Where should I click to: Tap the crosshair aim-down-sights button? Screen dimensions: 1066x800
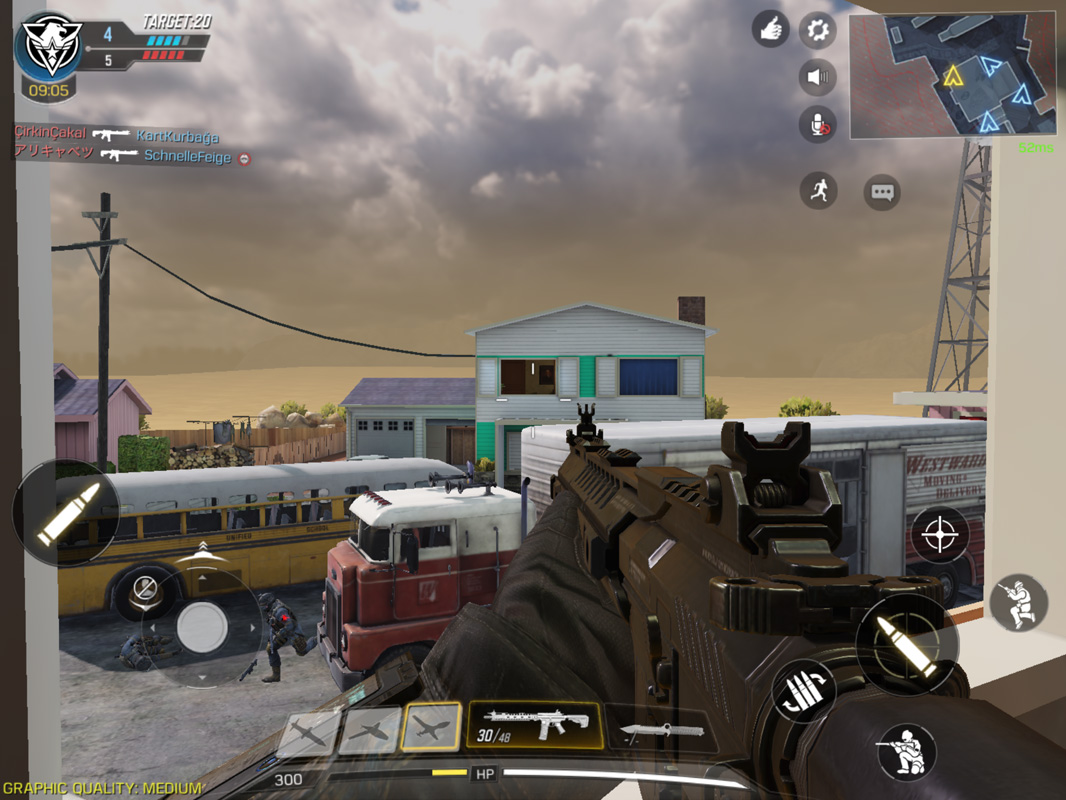939,534
